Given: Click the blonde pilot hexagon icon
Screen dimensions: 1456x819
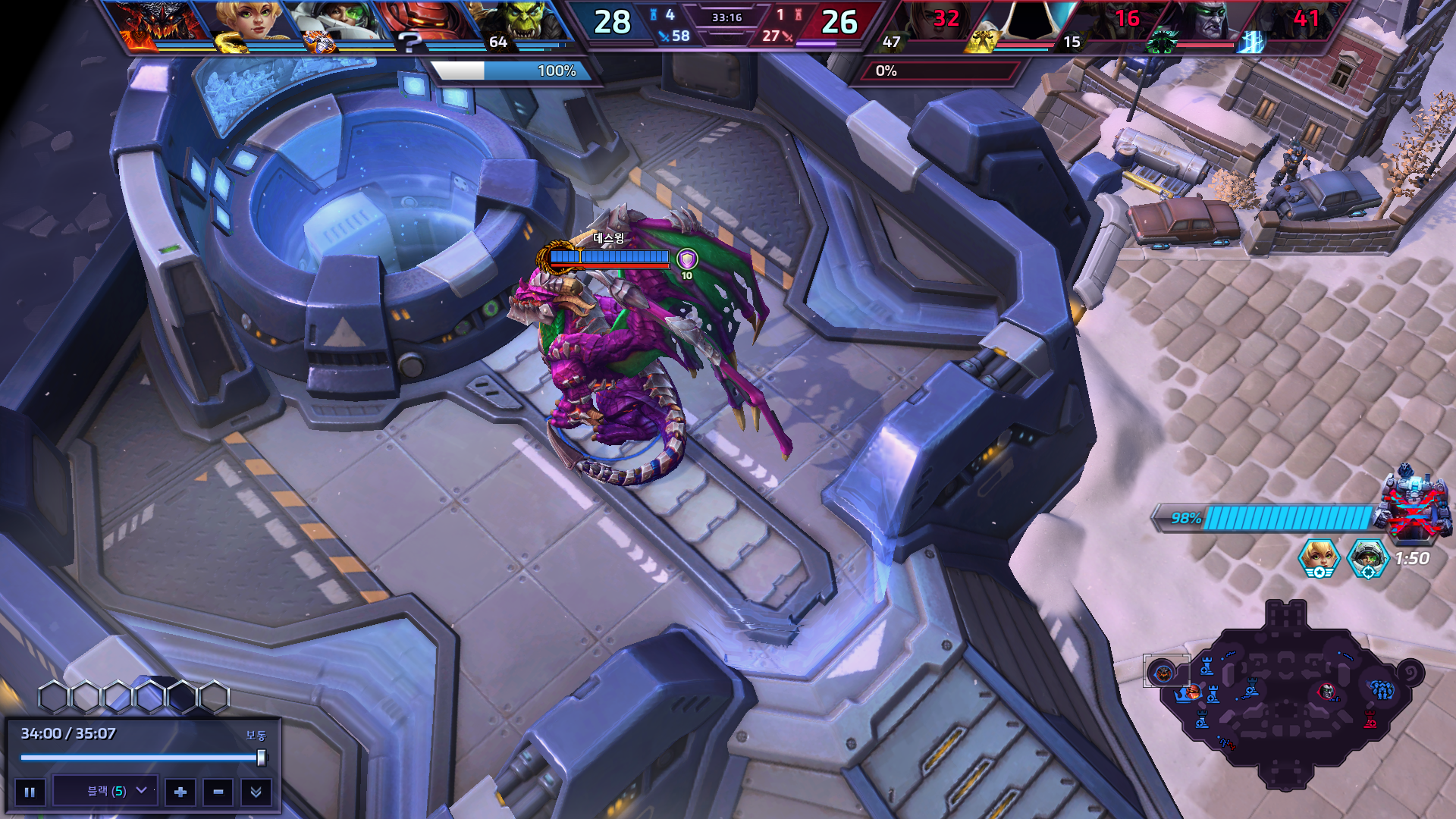Looking at the screenshot, I should [x=1319, y=558].
